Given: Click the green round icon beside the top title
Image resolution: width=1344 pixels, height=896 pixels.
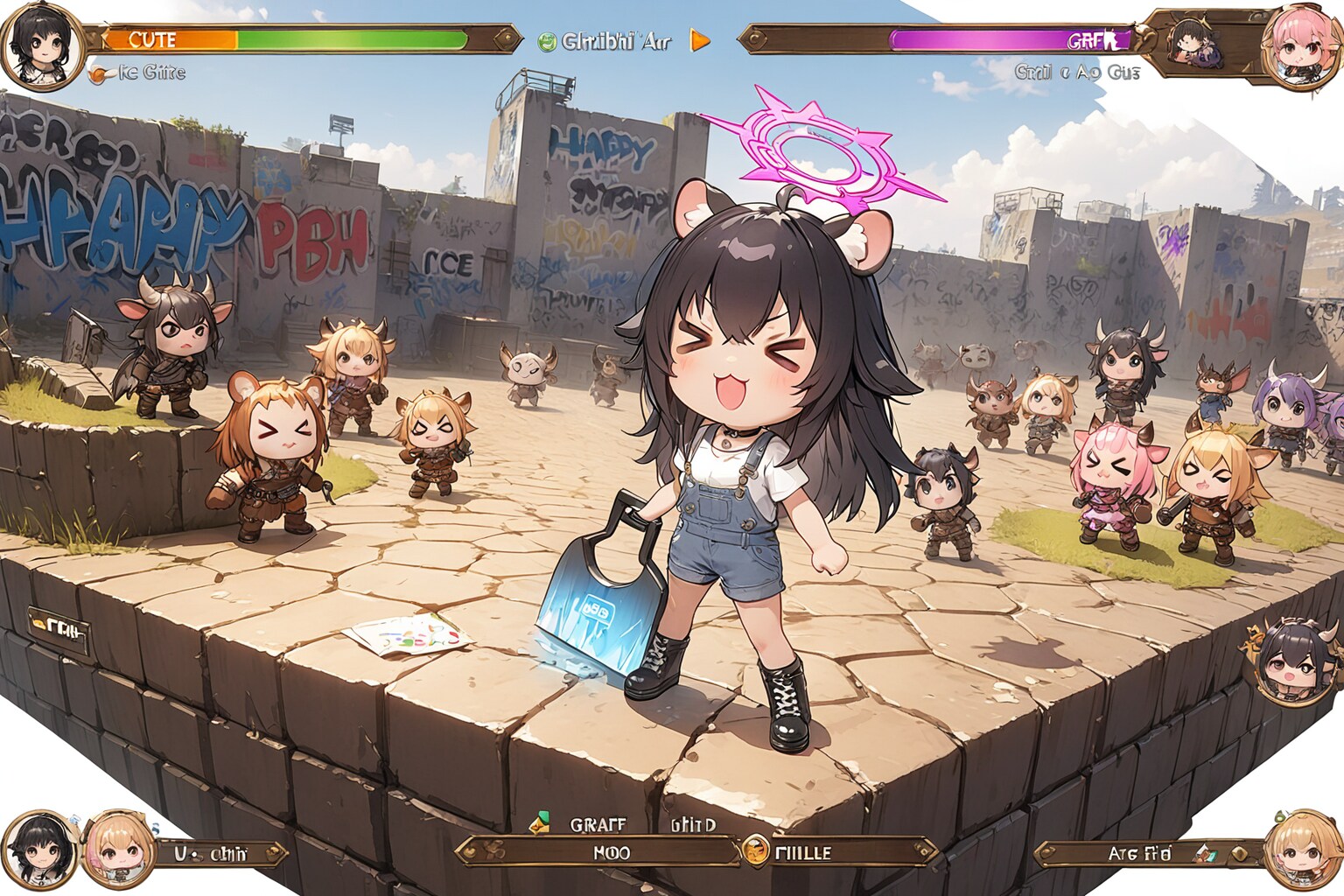Looking at the screenshot, I should pos(548,41).
